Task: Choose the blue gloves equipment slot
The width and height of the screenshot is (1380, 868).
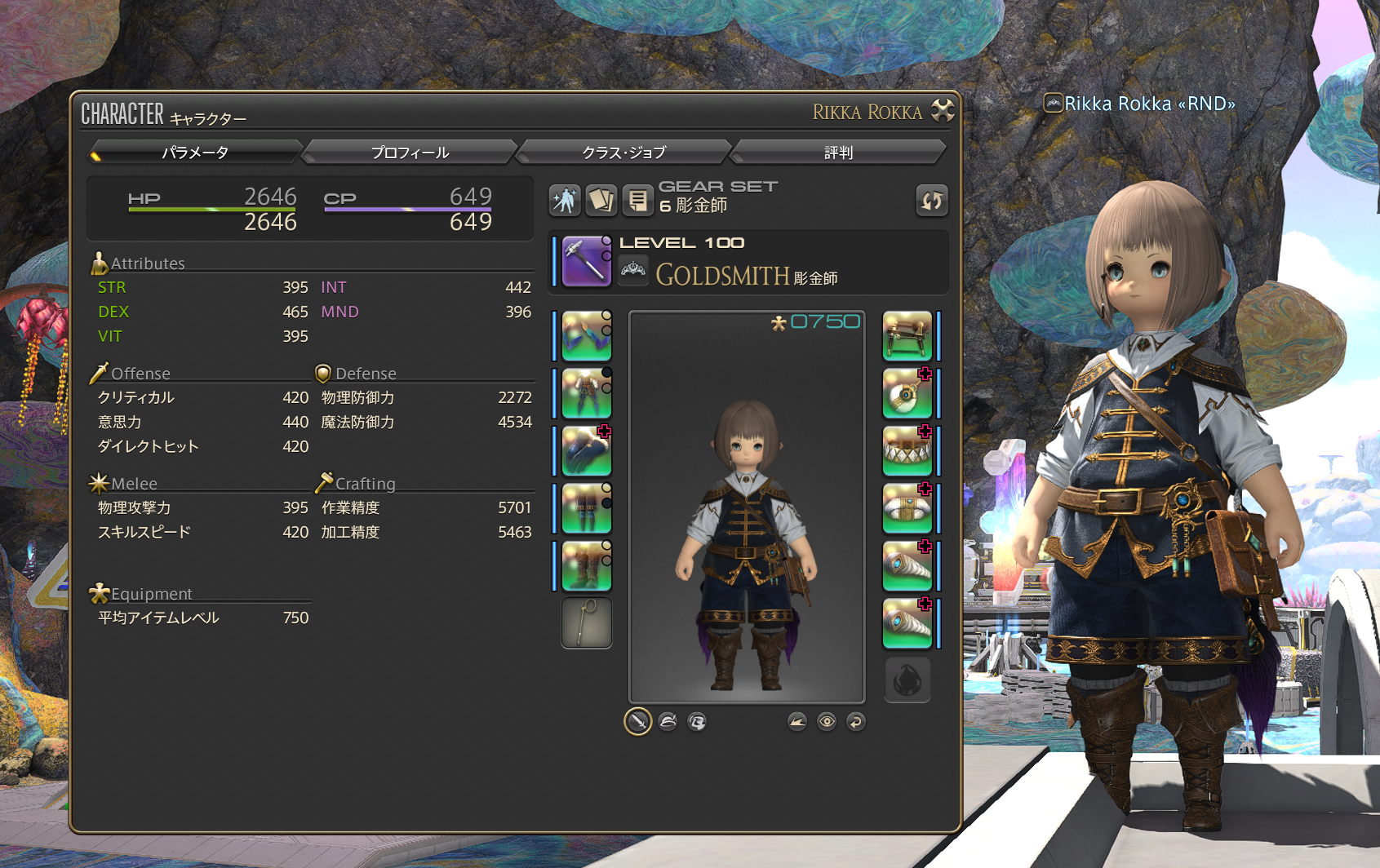Action: click(x=586, y=450)
